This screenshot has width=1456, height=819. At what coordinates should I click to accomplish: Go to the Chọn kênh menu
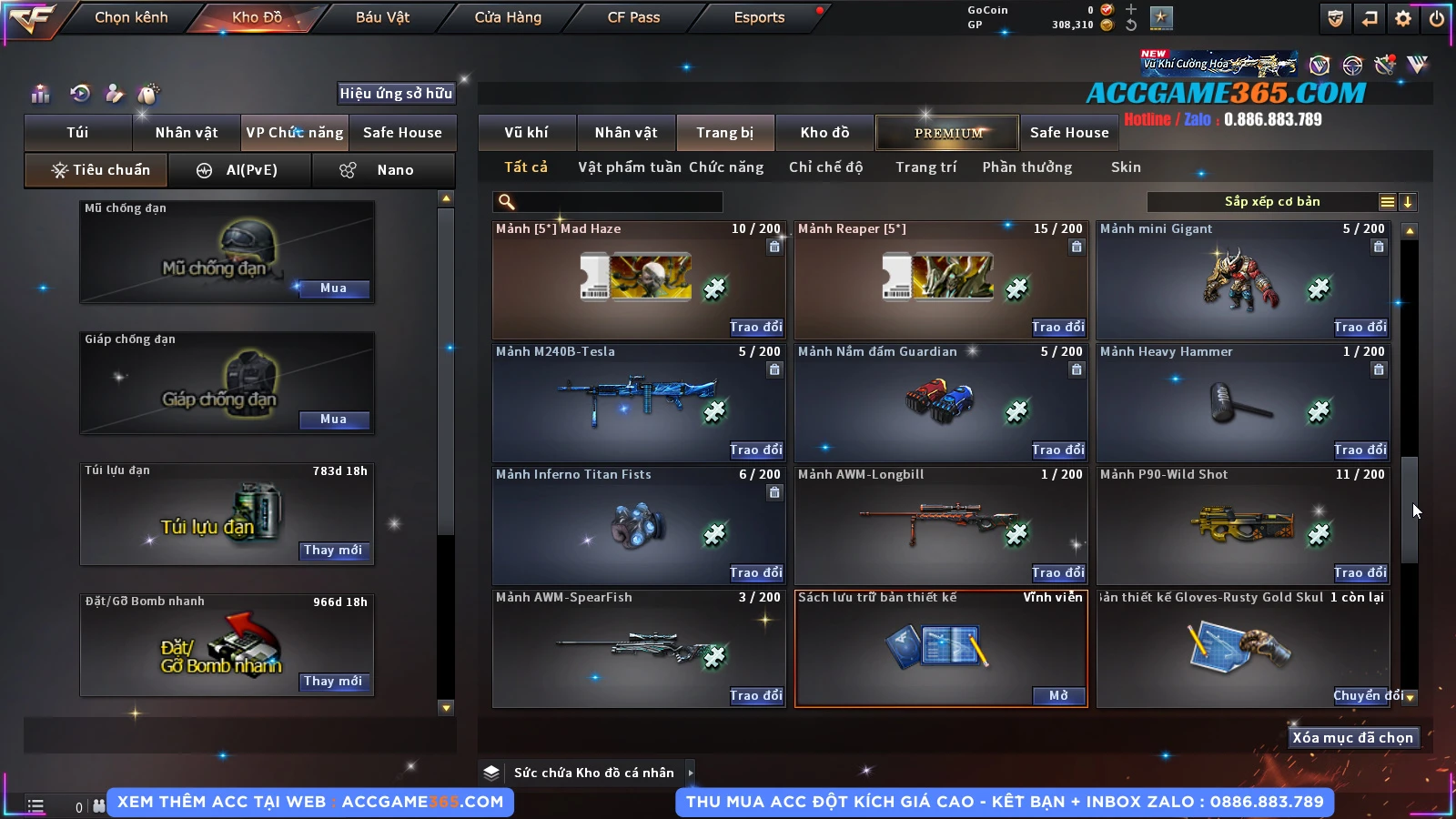pos(131,17)
